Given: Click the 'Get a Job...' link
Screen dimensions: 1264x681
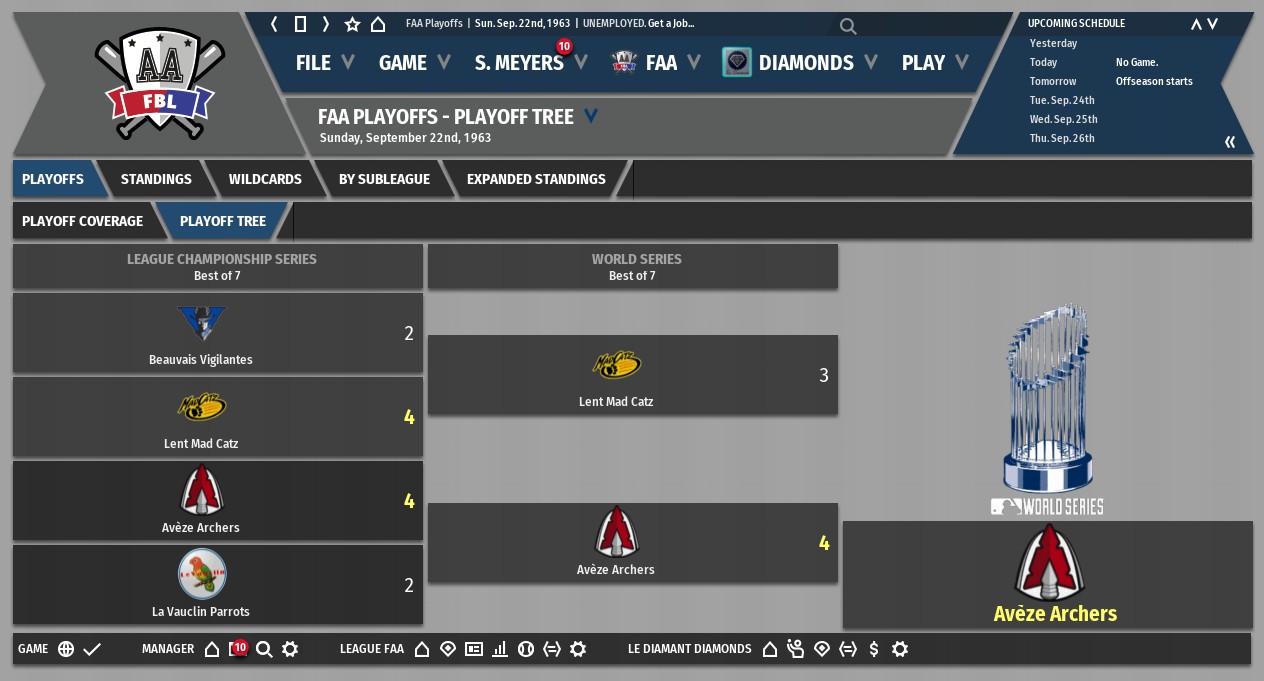Looking at the screenshot, I should [x=671, y=23].
